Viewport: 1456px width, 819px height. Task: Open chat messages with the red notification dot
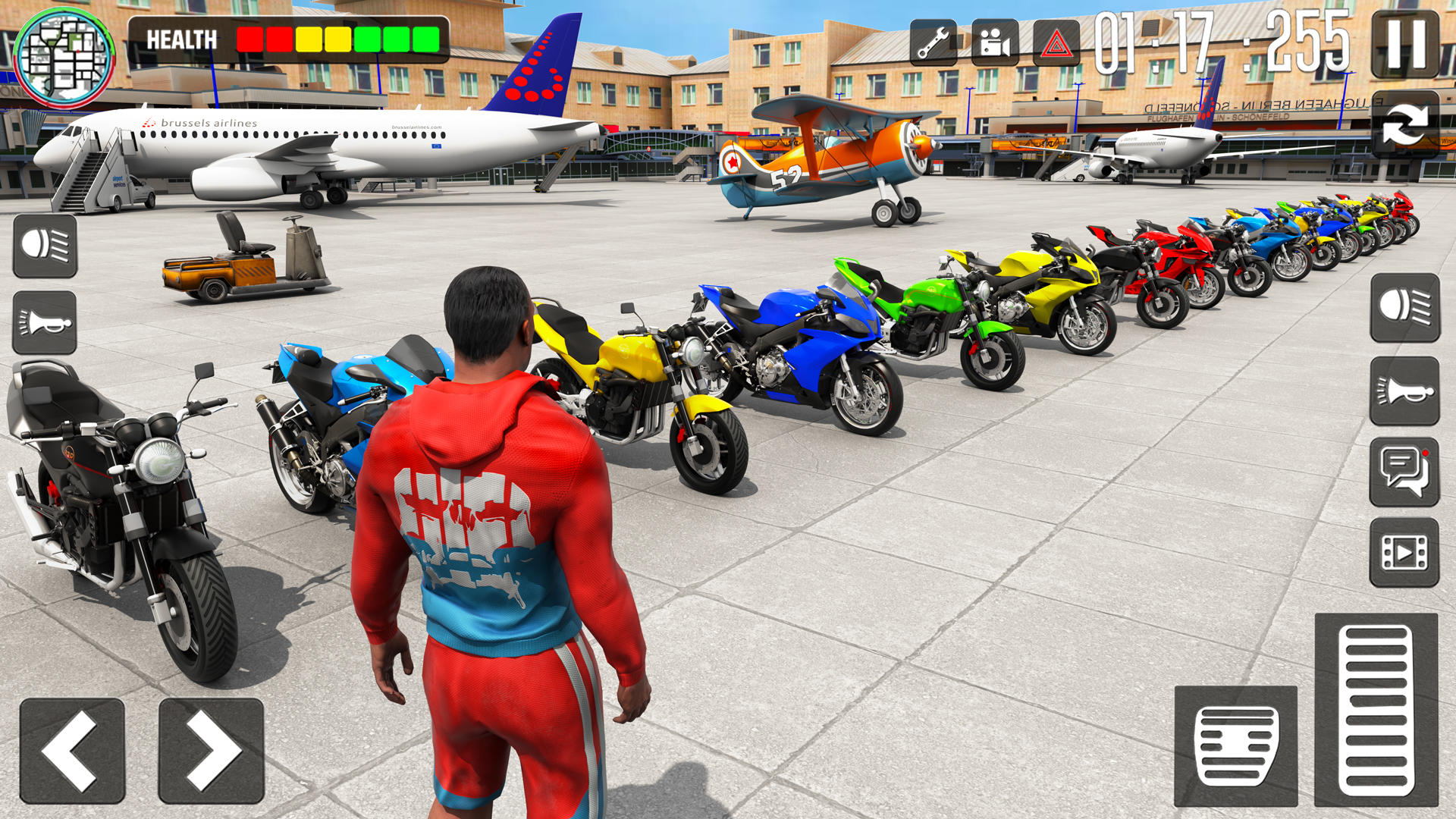pos(1404,470)
